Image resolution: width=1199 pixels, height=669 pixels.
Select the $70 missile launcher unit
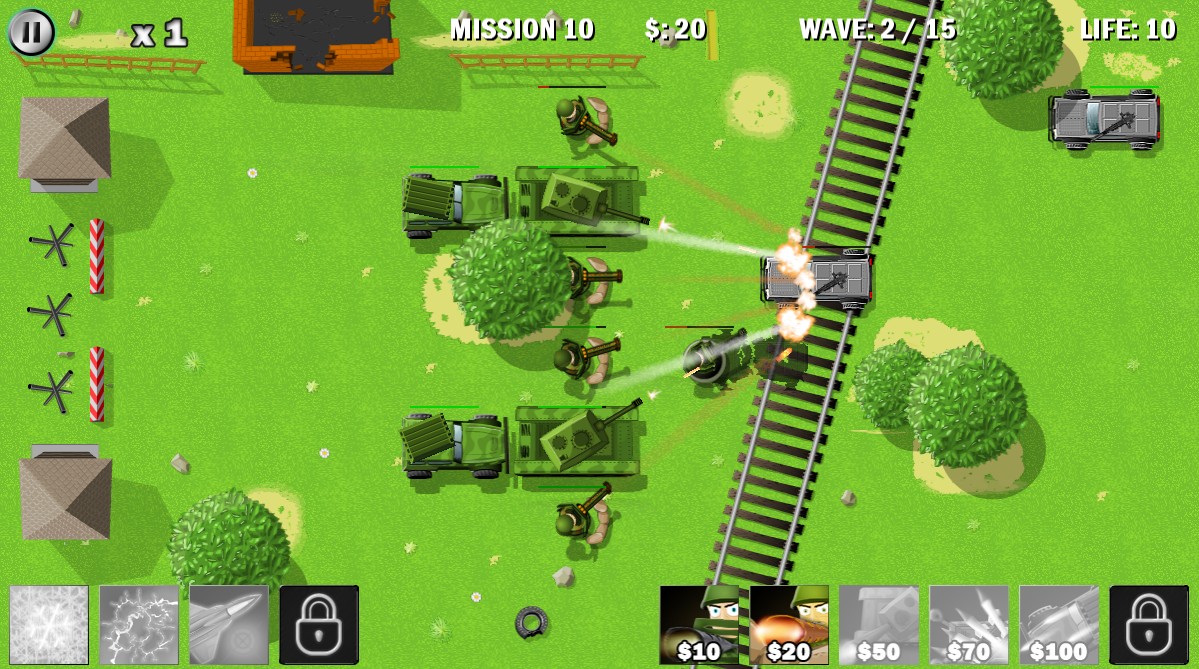(x=969, y=625)
